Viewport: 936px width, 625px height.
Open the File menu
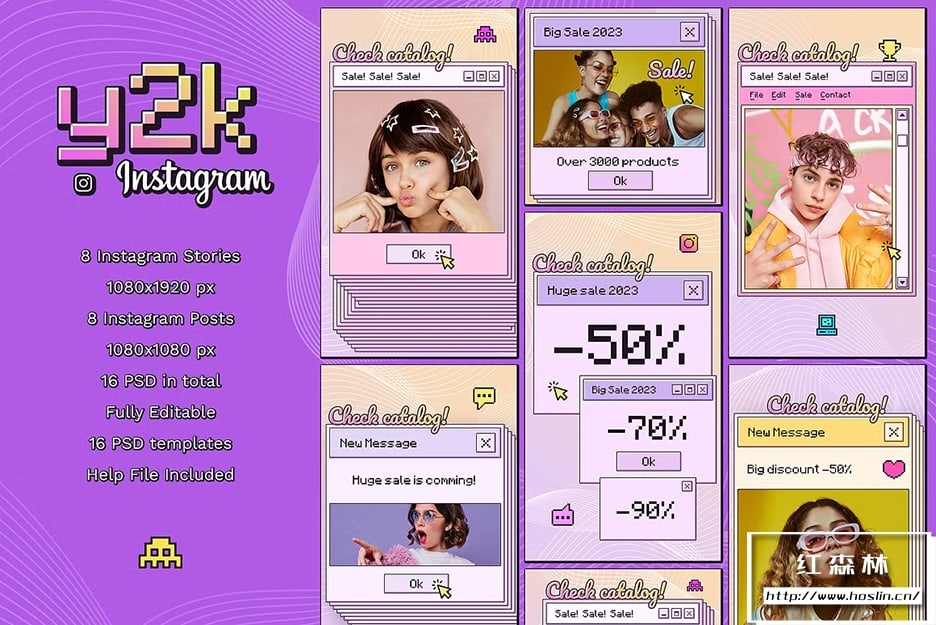(757, 95)
